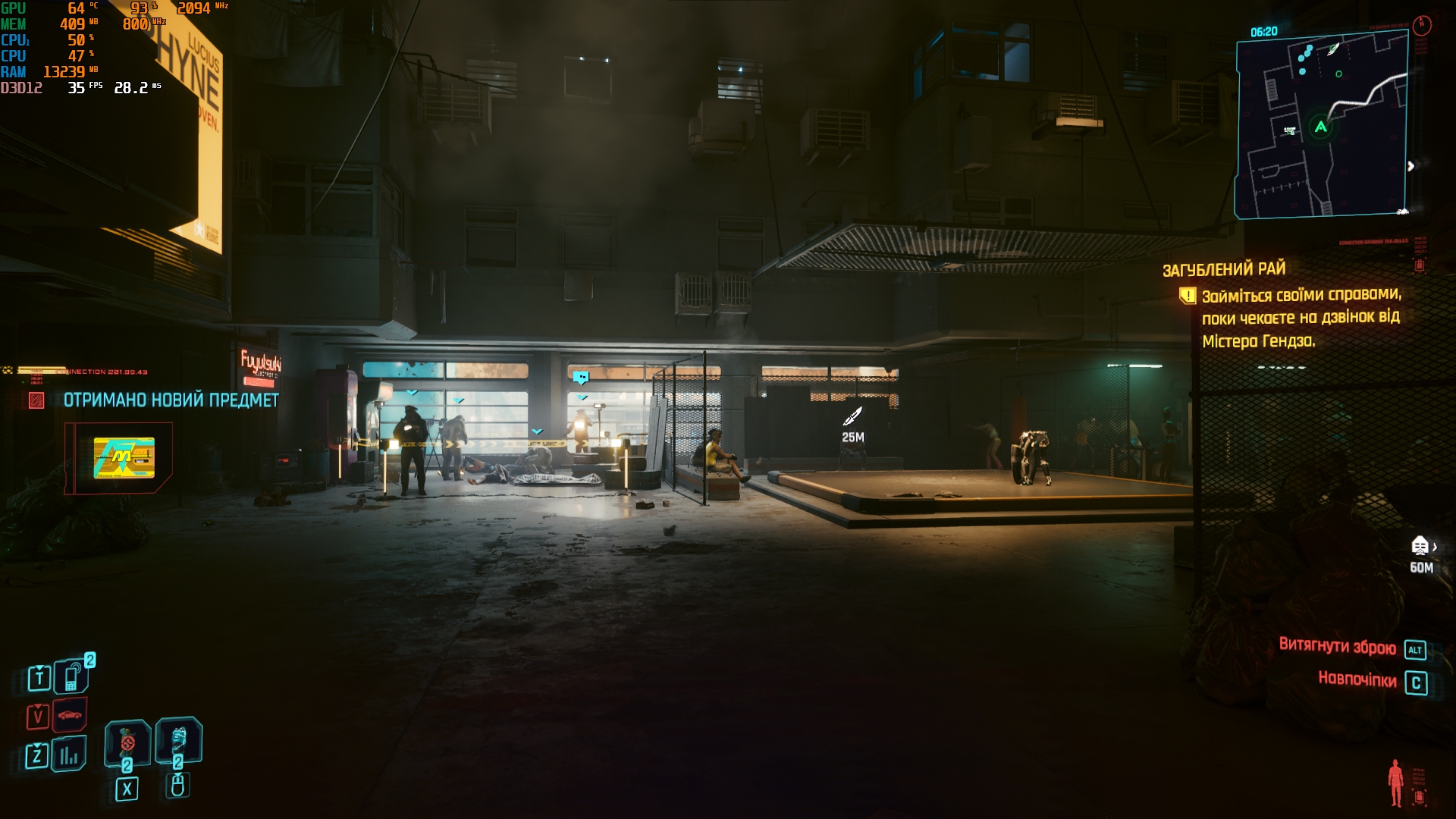Open the phone icon with notification badge
The height and width of the screenshot is (819, 1456).
[x=72, y=676]
